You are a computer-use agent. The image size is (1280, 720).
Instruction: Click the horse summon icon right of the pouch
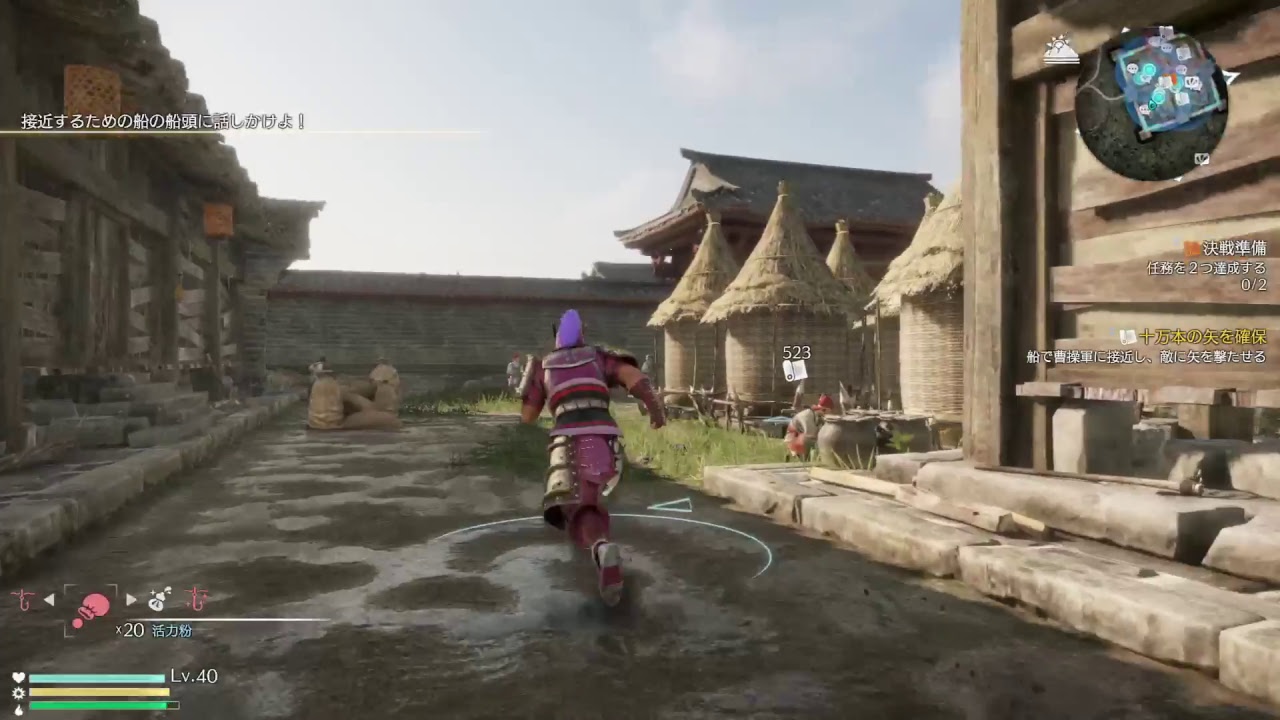tap(197, 600)
